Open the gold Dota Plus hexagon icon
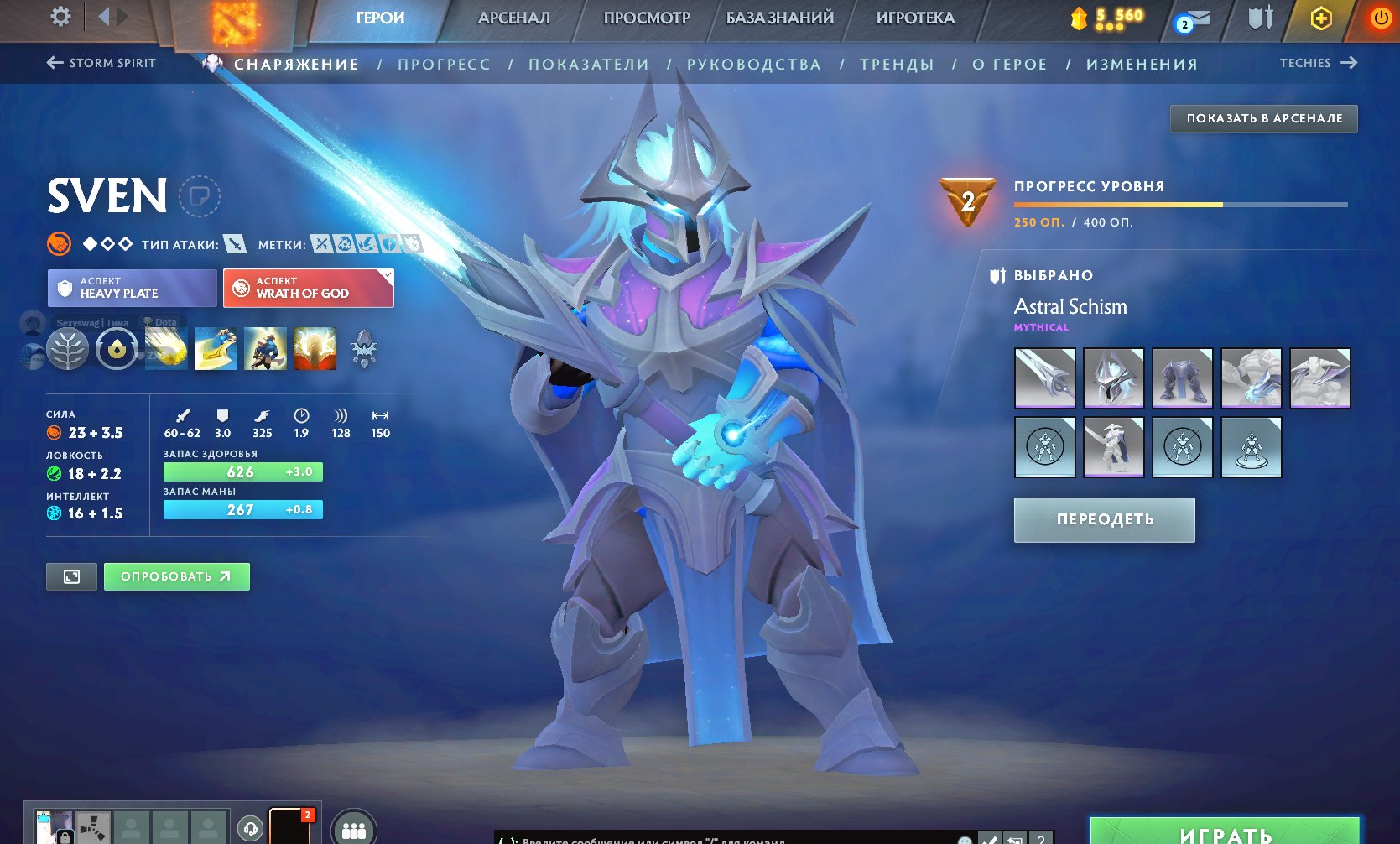The width and height of the screenshot is (1400, 844). point(1319,18)
